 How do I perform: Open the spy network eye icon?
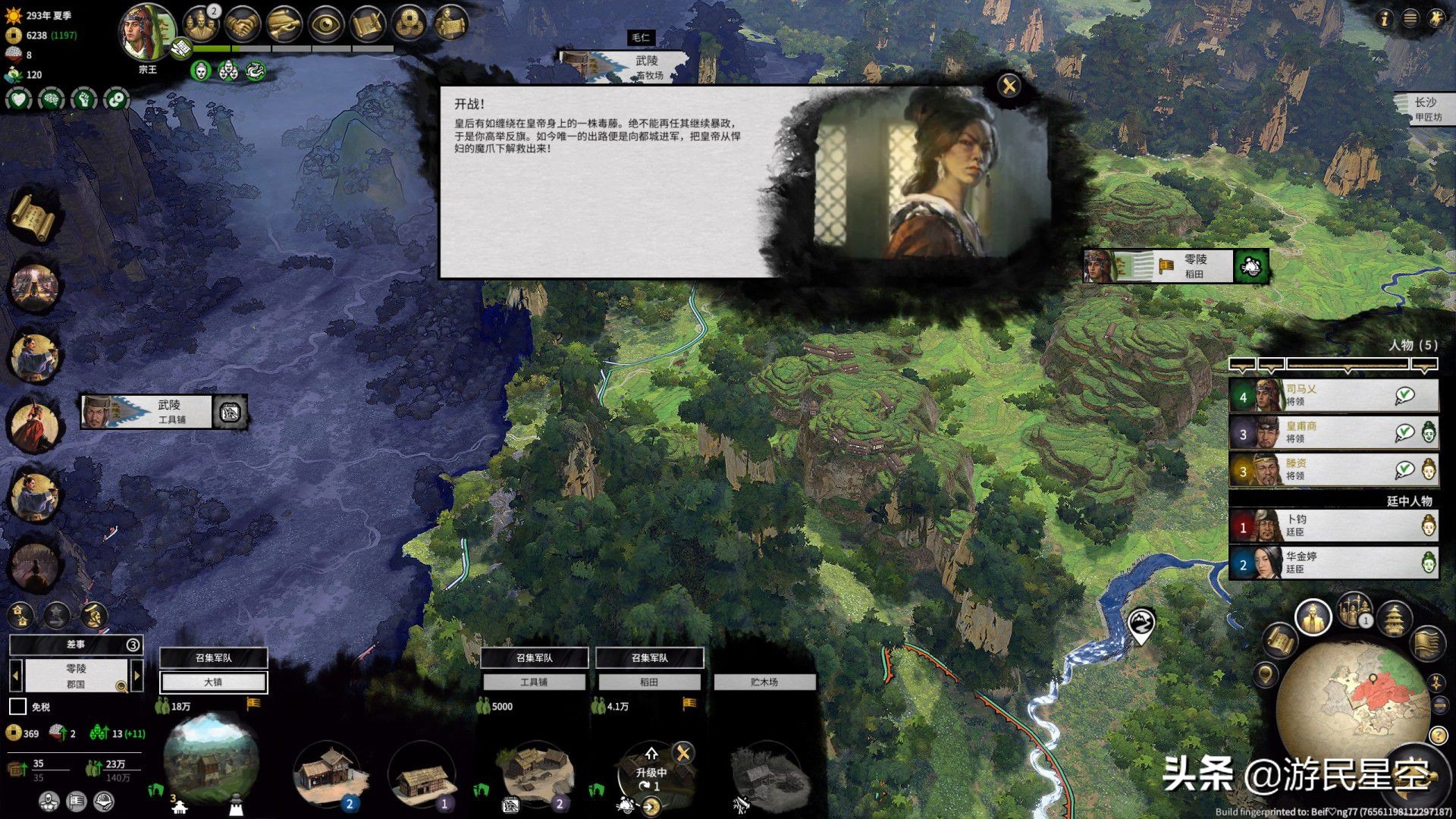tap(326, 23)
